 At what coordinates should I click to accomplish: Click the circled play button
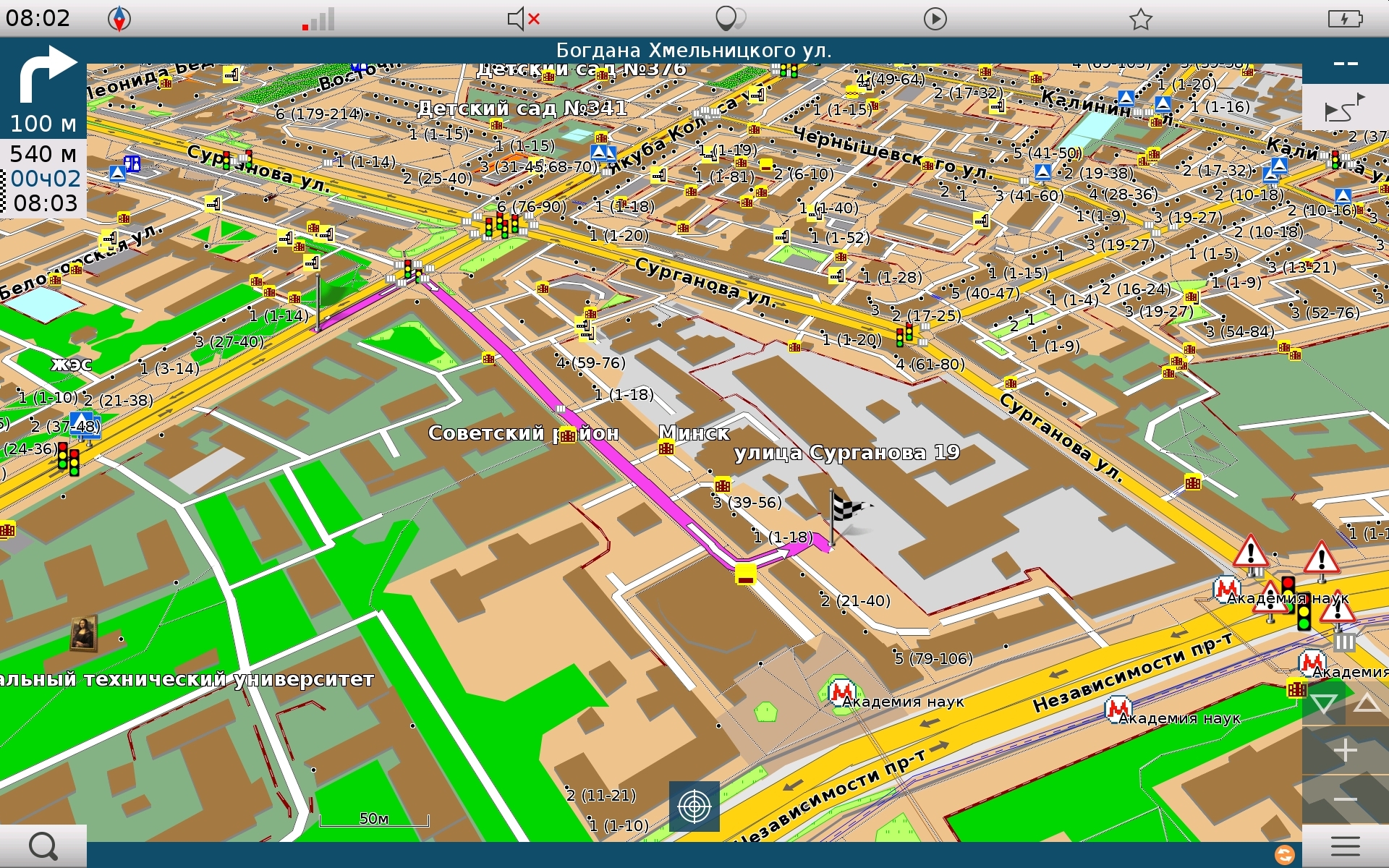(935, 19)
